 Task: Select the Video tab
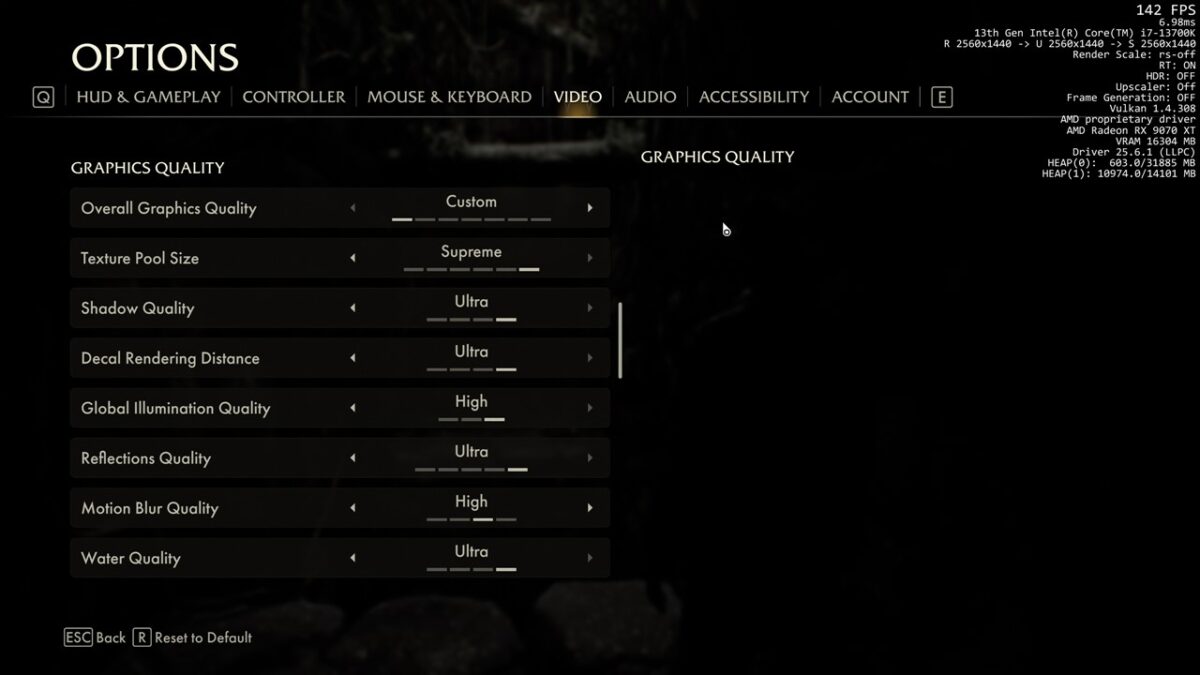[578, 97]
